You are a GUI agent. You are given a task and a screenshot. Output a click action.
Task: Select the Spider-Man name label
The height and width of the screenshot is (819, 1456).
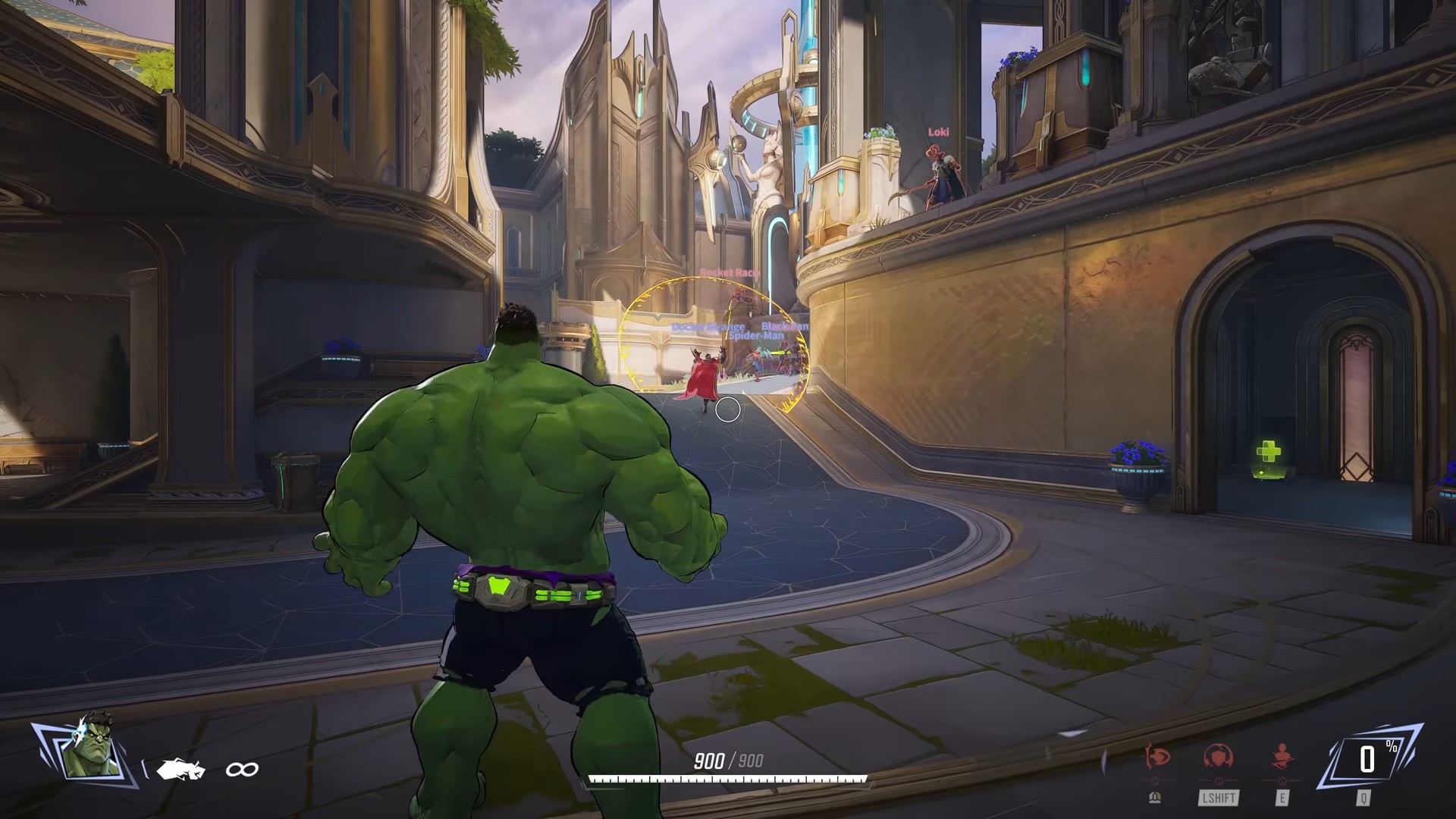pos(758,336)
